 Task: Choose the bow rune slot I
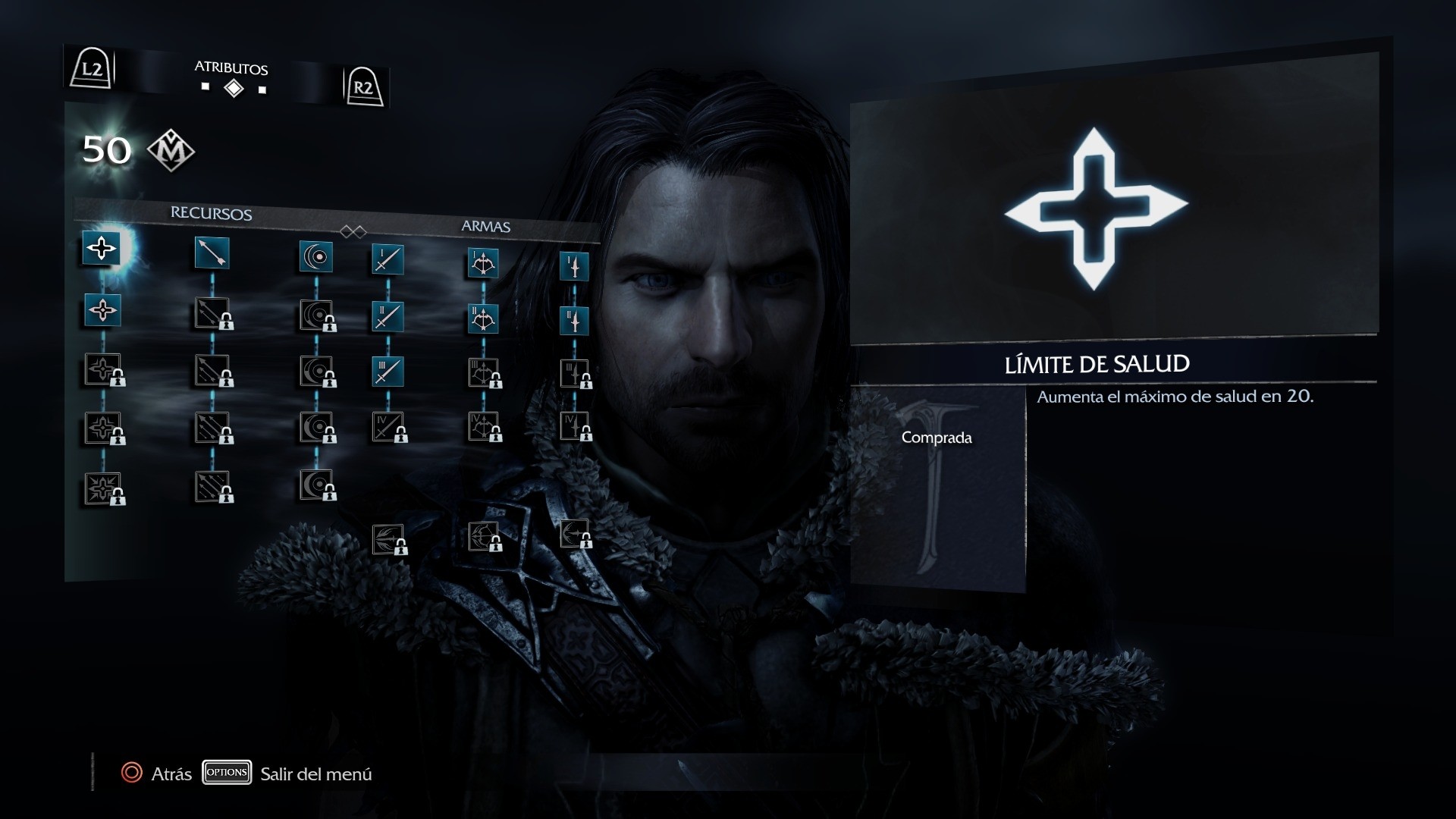click(x=483, y=264)
